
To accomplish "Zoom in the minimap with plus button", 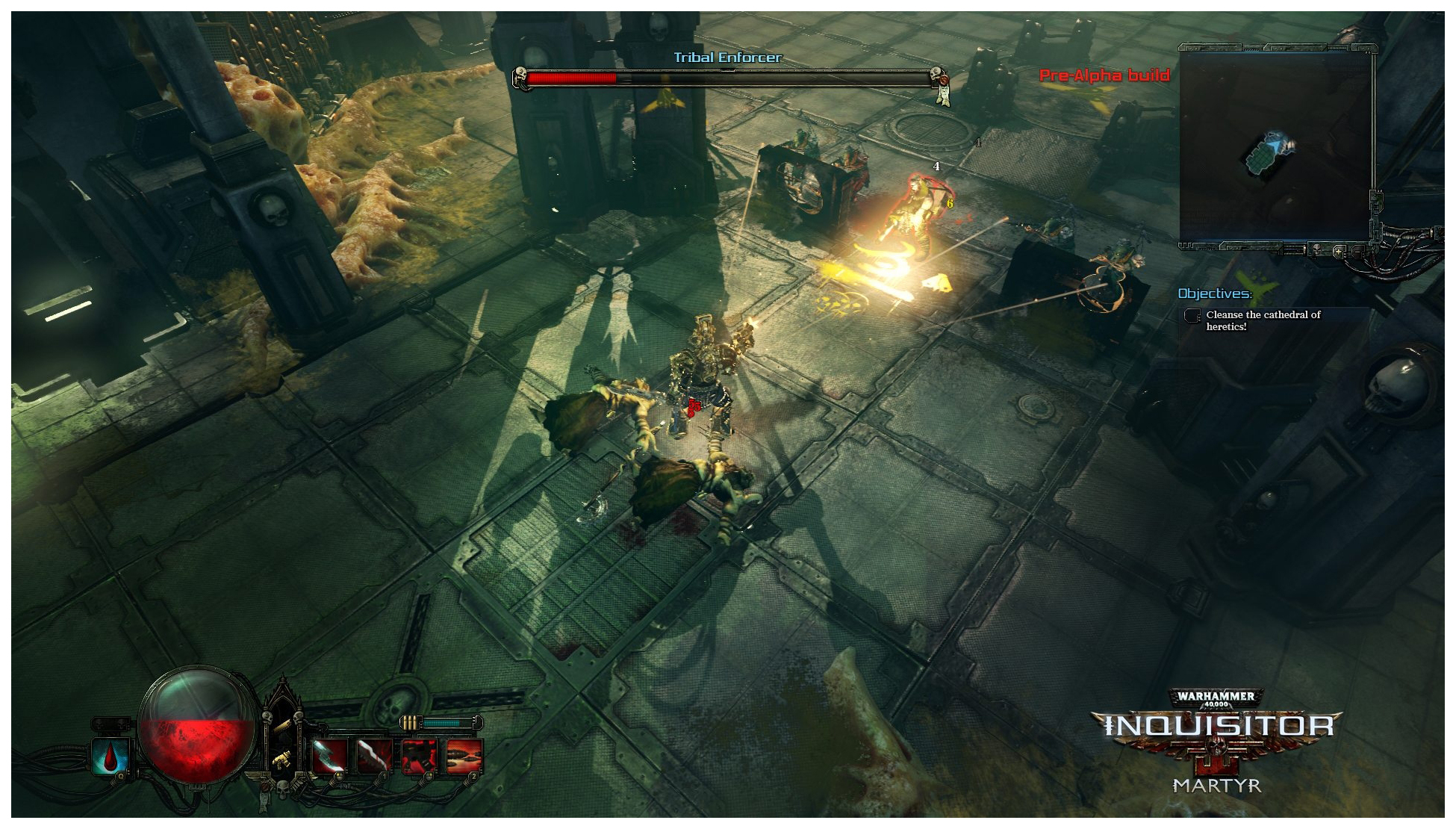I will pos(1339,250).
